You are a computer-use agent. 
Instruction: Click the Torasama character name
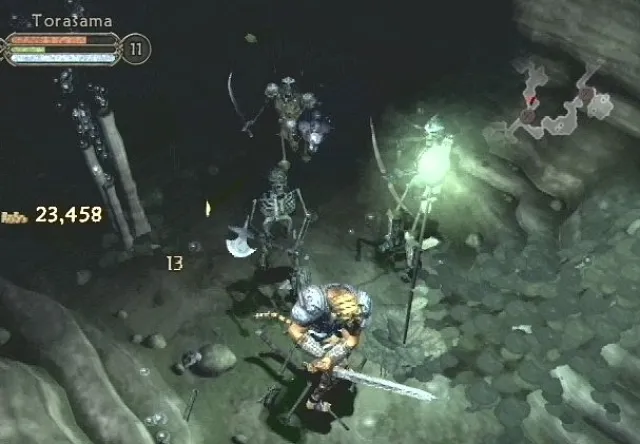(x=72, y=20)
